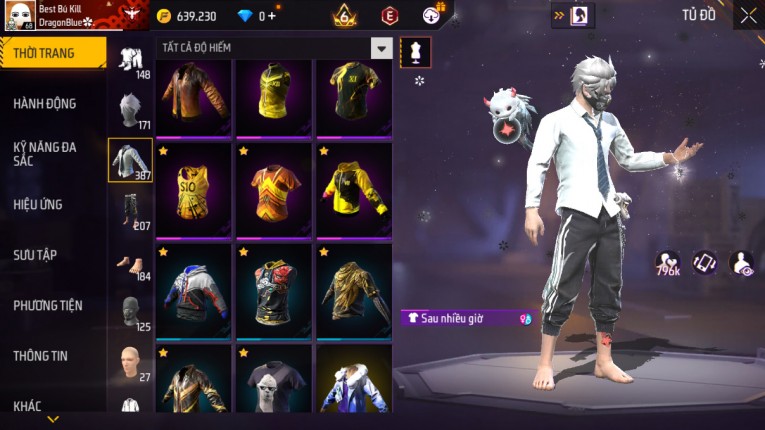Select the yellow hooded jacket item
The height and width of the screenshot is (430, 765).
[354, 189]
